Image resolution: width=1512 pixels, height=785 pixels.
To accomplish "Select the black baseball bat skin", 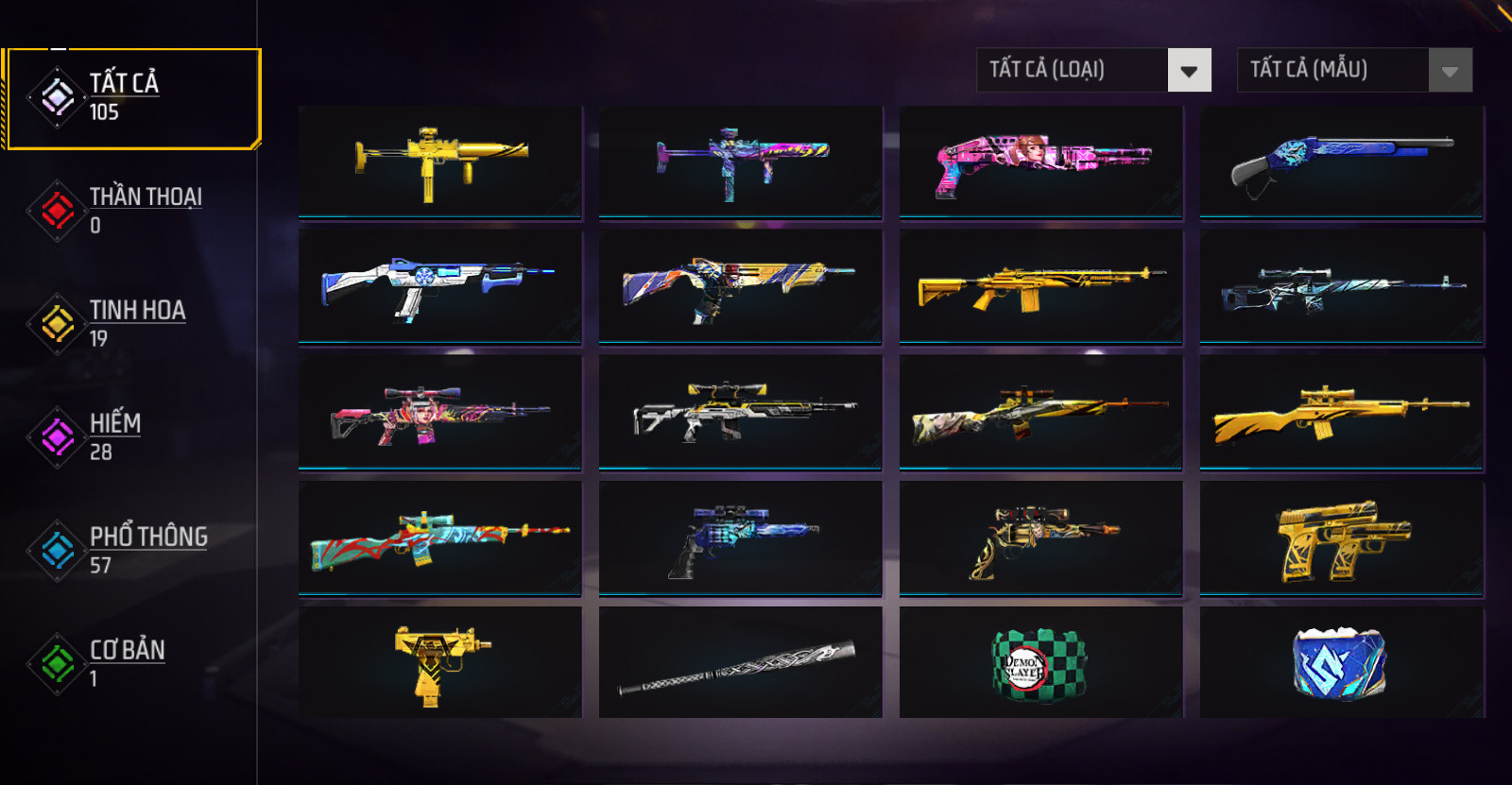I will tap(740, 663).
